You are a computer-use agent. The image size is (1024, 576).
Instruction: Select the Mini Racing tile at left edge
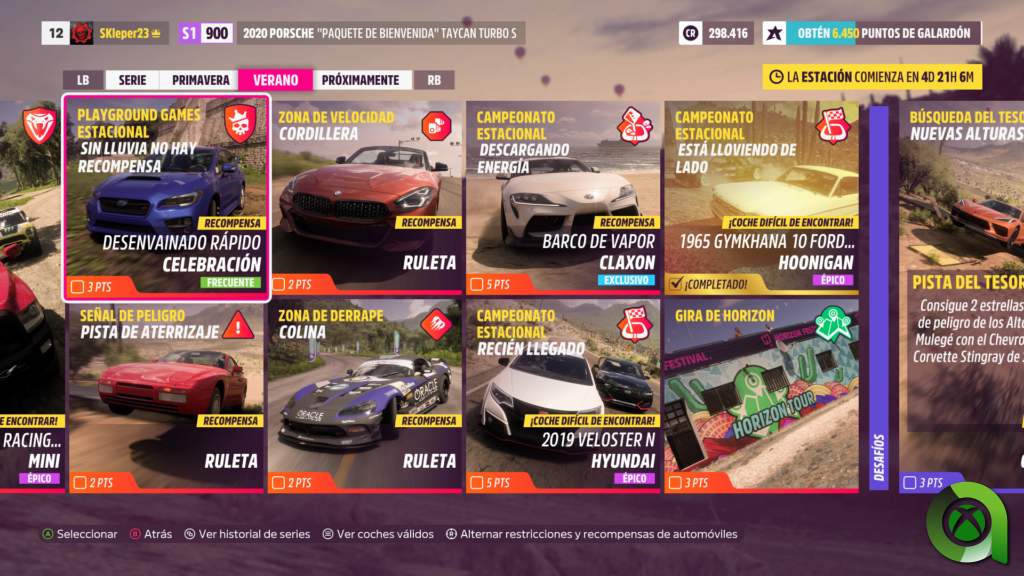[30, 396]
